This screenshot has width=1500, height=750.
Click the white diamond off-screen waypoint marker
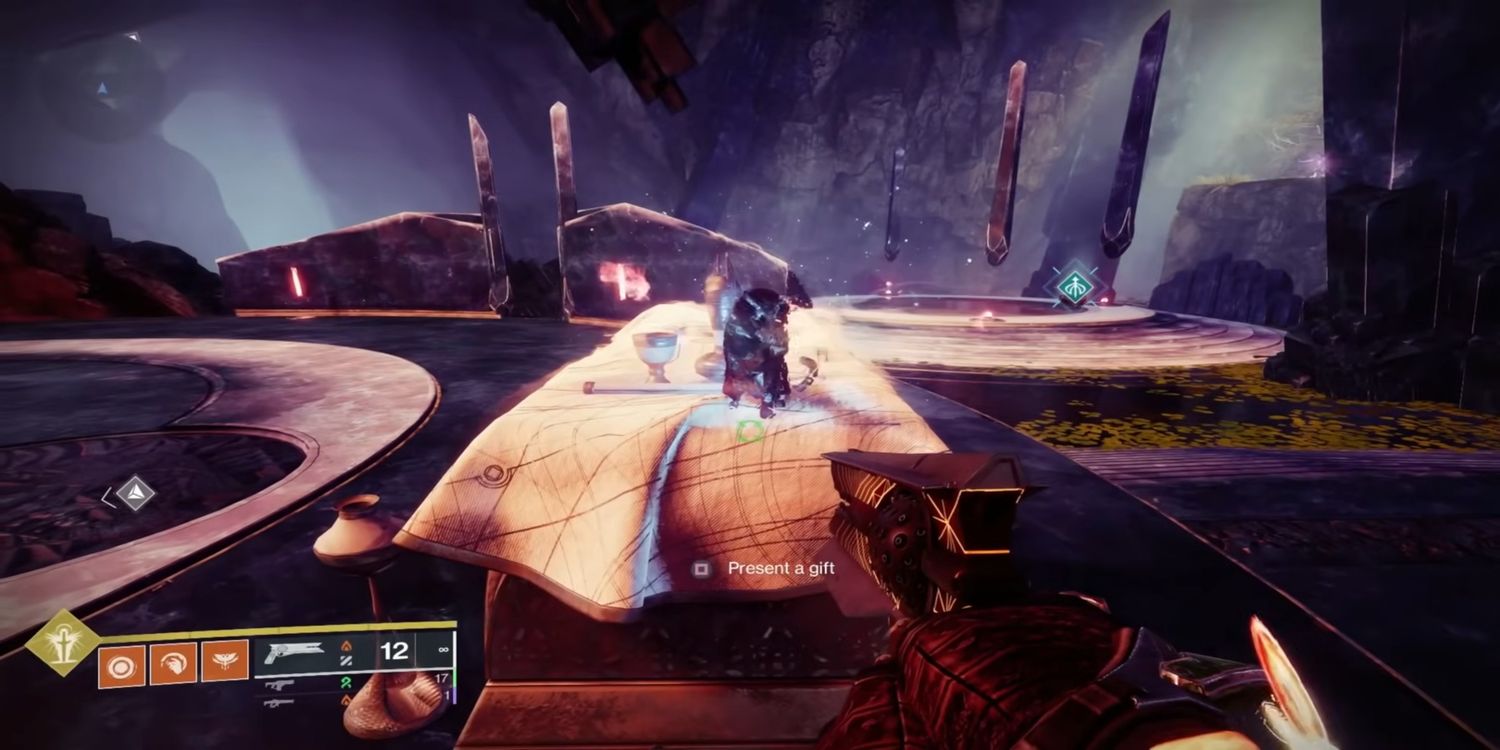coord(135,493)
